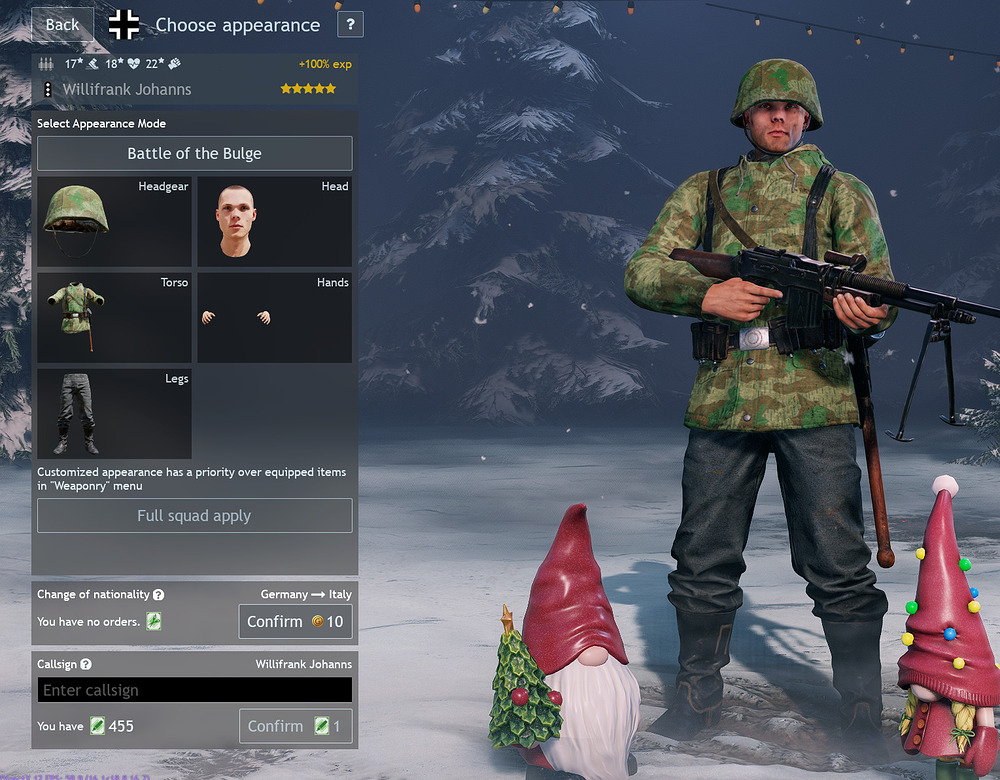Click the Enter callsign text field

coord(194,690)
